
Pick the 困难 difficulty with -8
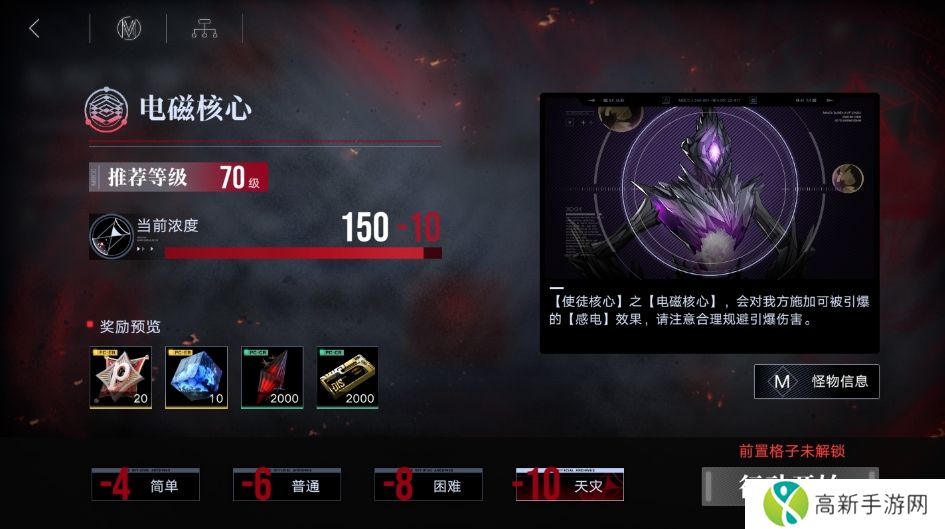click(429, 485)
